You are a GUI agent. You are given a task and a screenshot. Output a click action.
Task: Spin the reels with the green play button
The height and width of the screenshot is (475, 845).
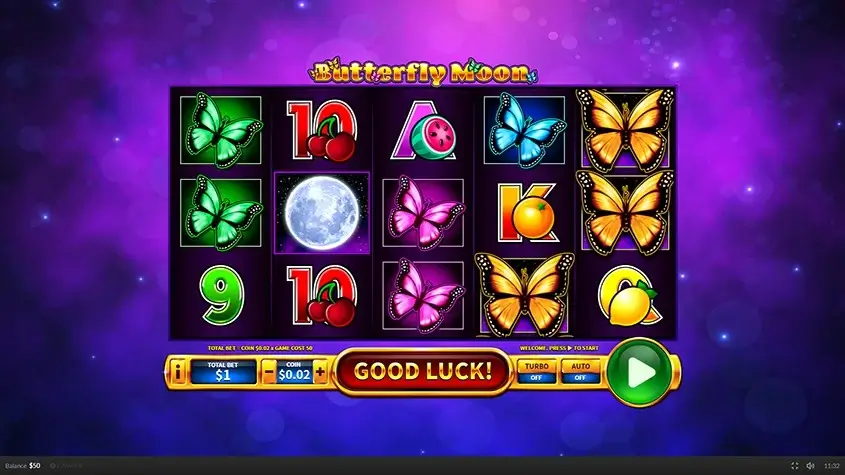(x=640, y=373)
